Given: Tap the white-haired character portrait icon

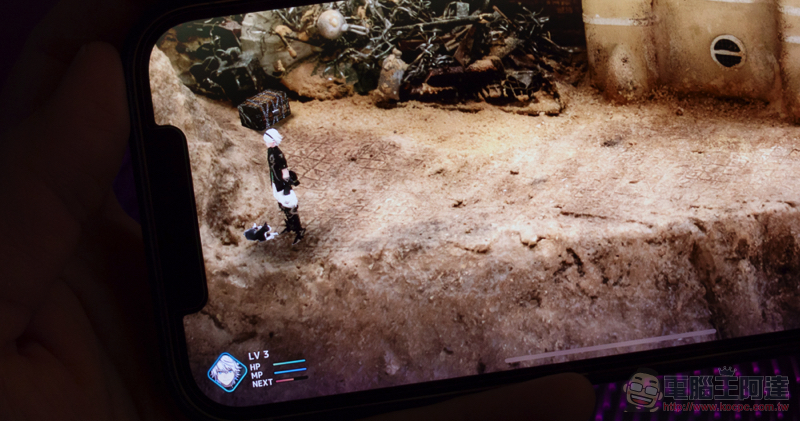Looking at the screenshot, I should pos(226,371).
